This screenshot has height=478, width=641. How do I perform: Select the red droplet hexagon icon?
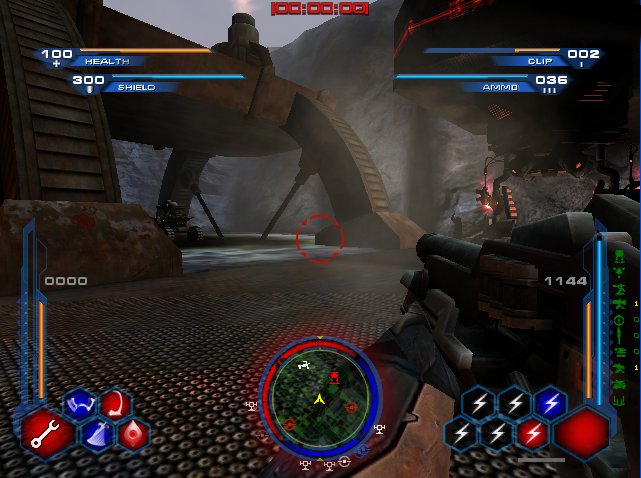coord(134,434)
